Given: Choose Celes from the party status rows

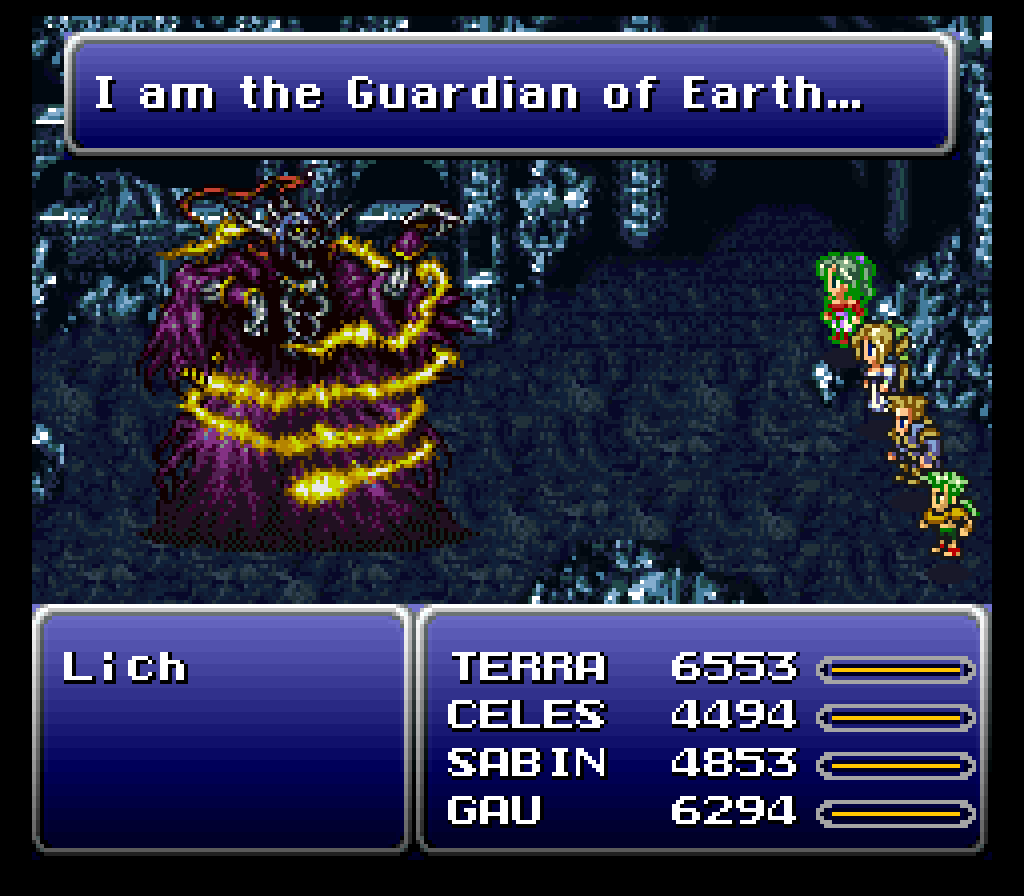Looking at the screenshot, I should (526, 715).
